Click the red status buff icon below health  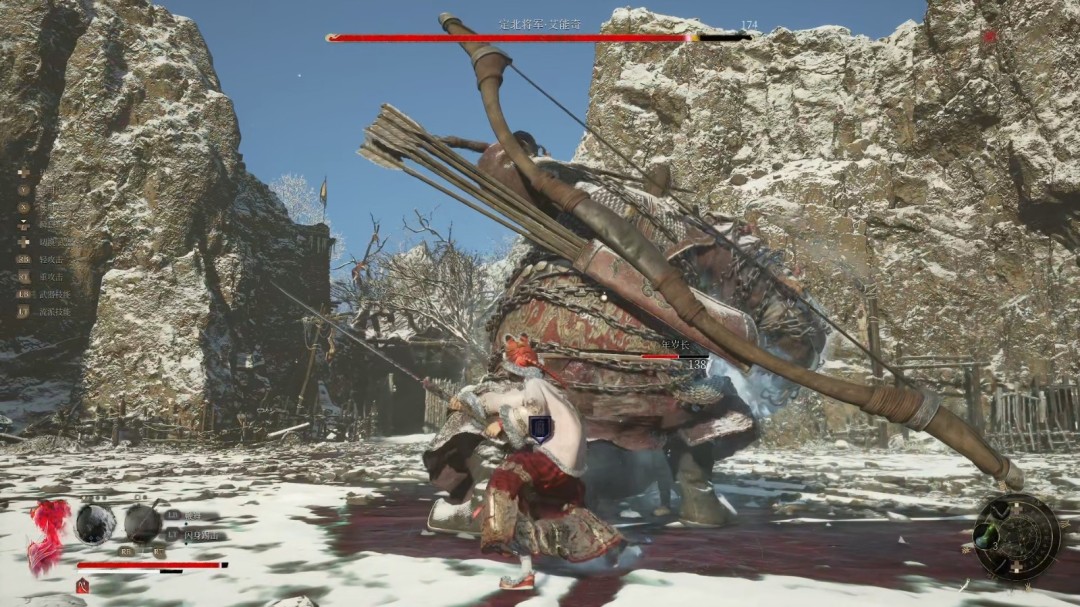click(x=83, y=586)
